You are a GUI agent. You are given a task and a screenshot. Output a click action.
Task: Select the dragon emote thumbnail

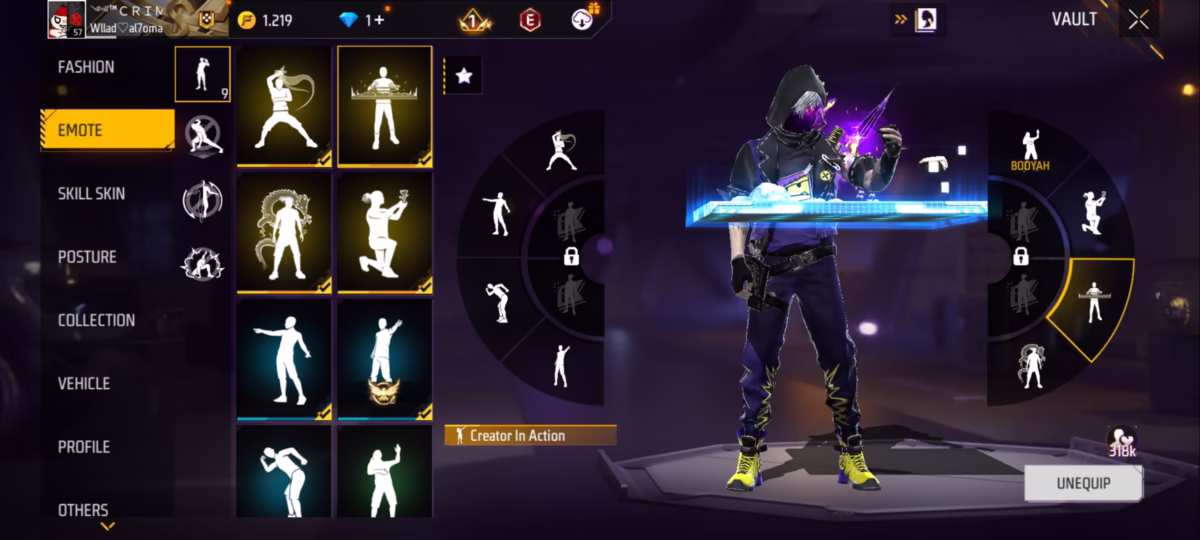click(x=284, y=233)
